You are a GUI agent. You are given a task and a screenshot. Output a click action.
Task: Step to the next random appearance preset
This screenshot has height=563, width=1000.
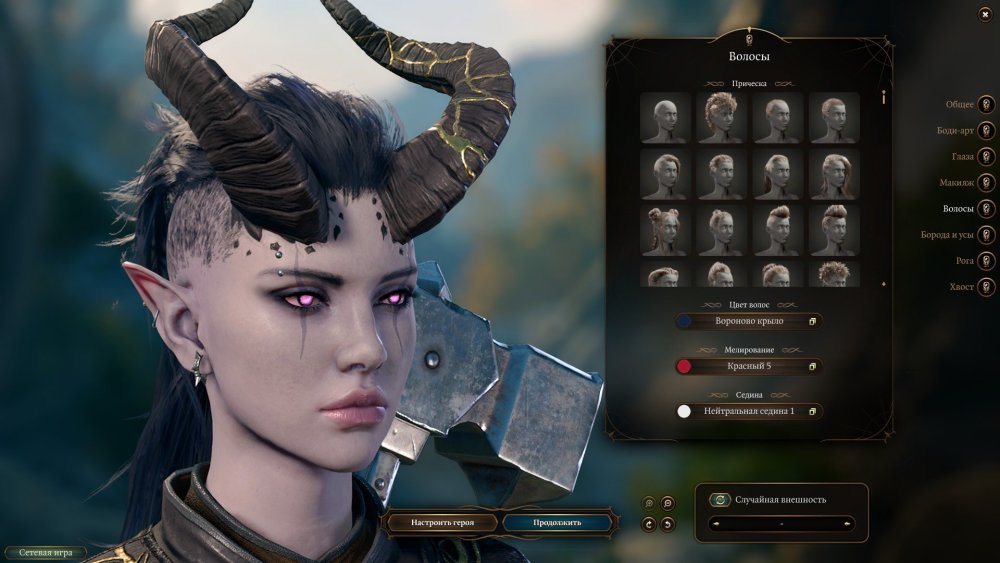point(848,523)
